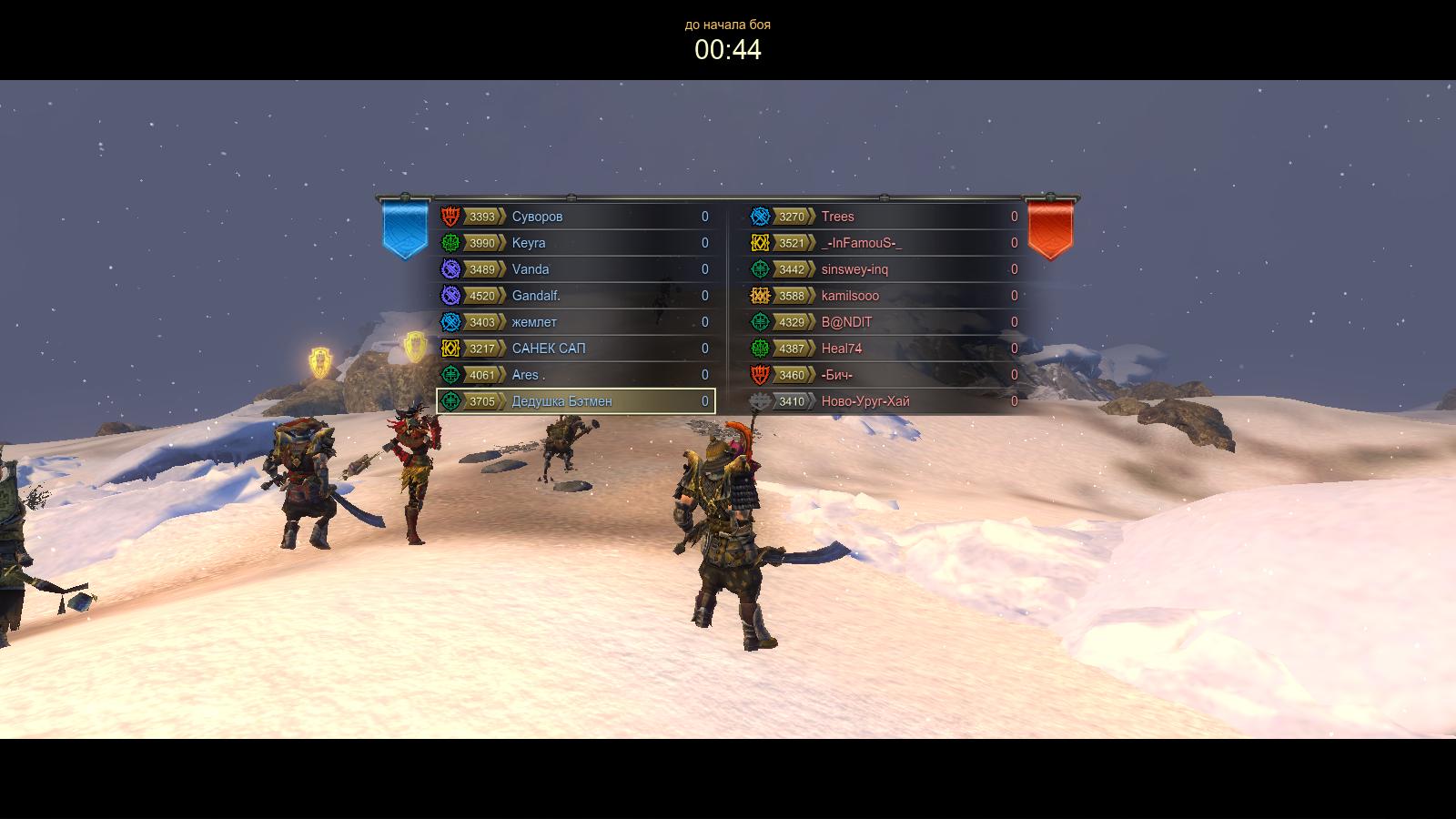Select enemy player Trees

point(885,217)
